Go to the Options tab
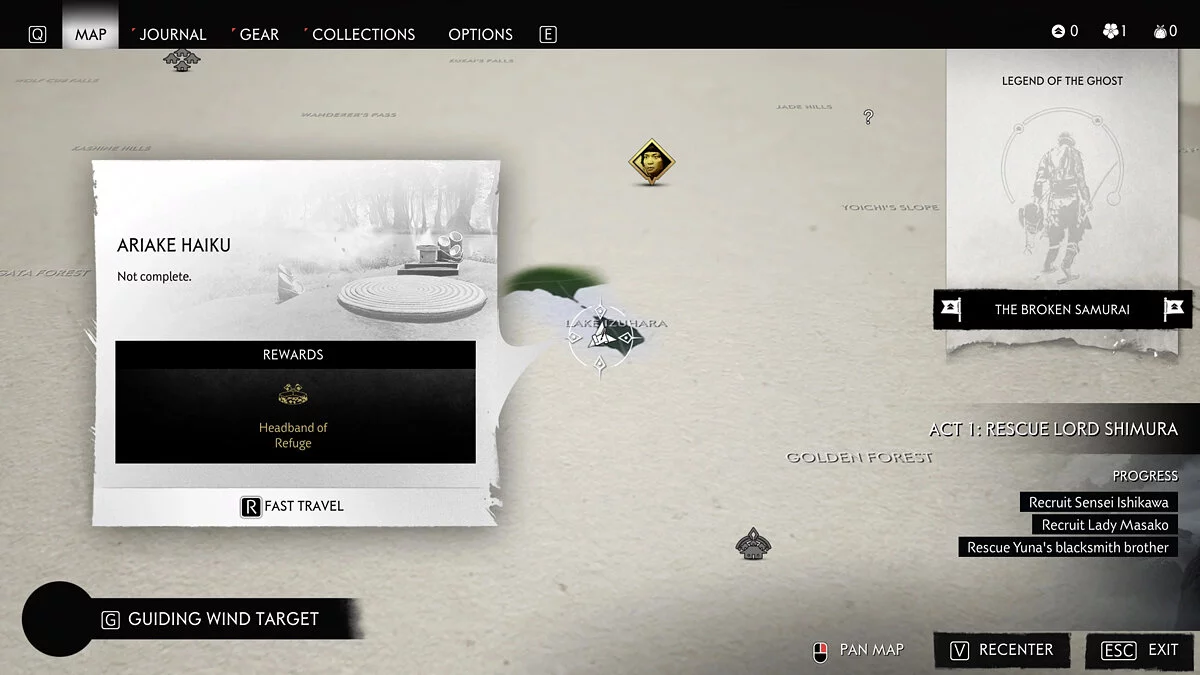The height and width of the screenshot is (675, 1200). (480, 34)
